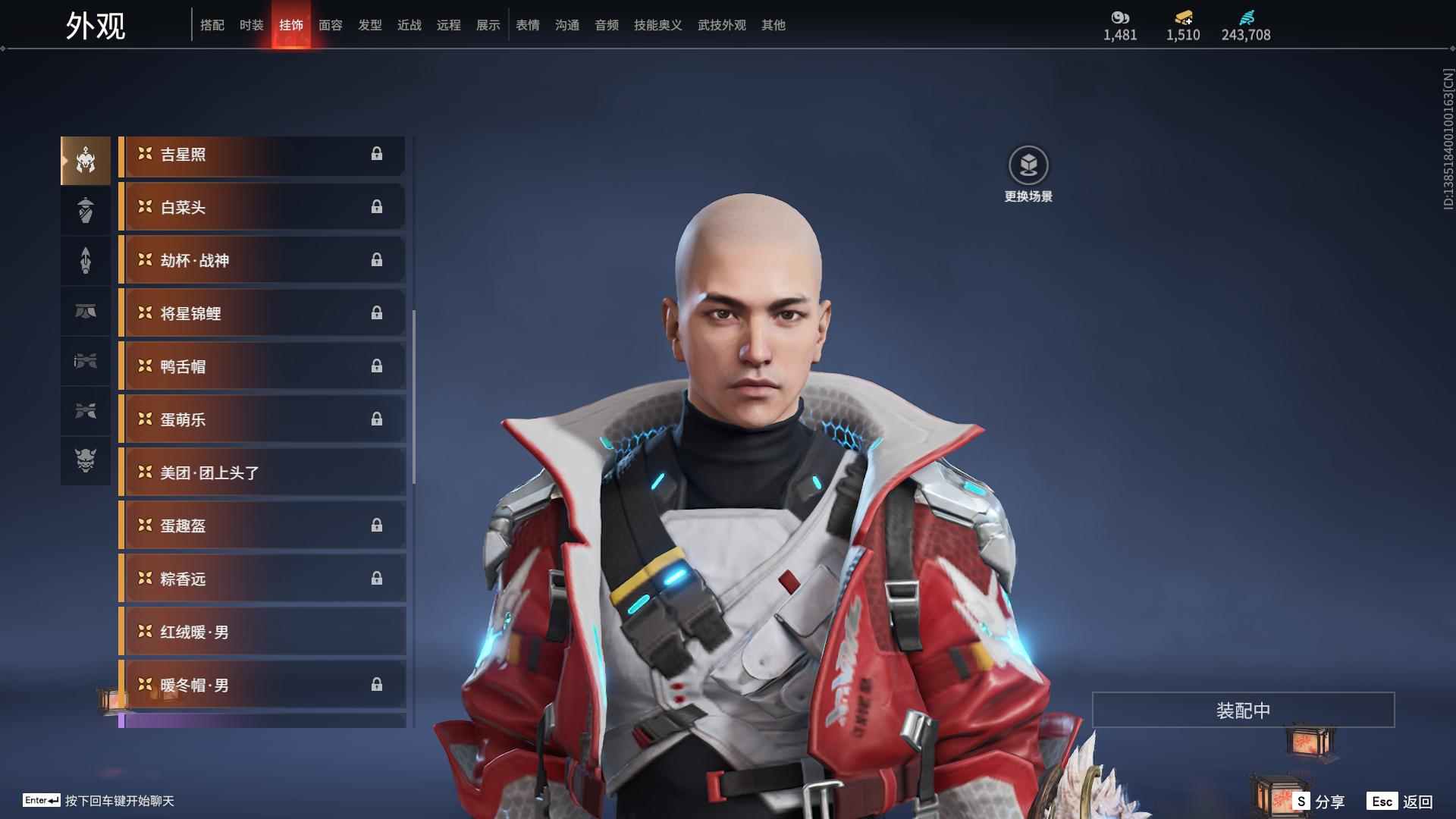Select 美团·团上头了 accessory
1456x819 pixels.
262,473
